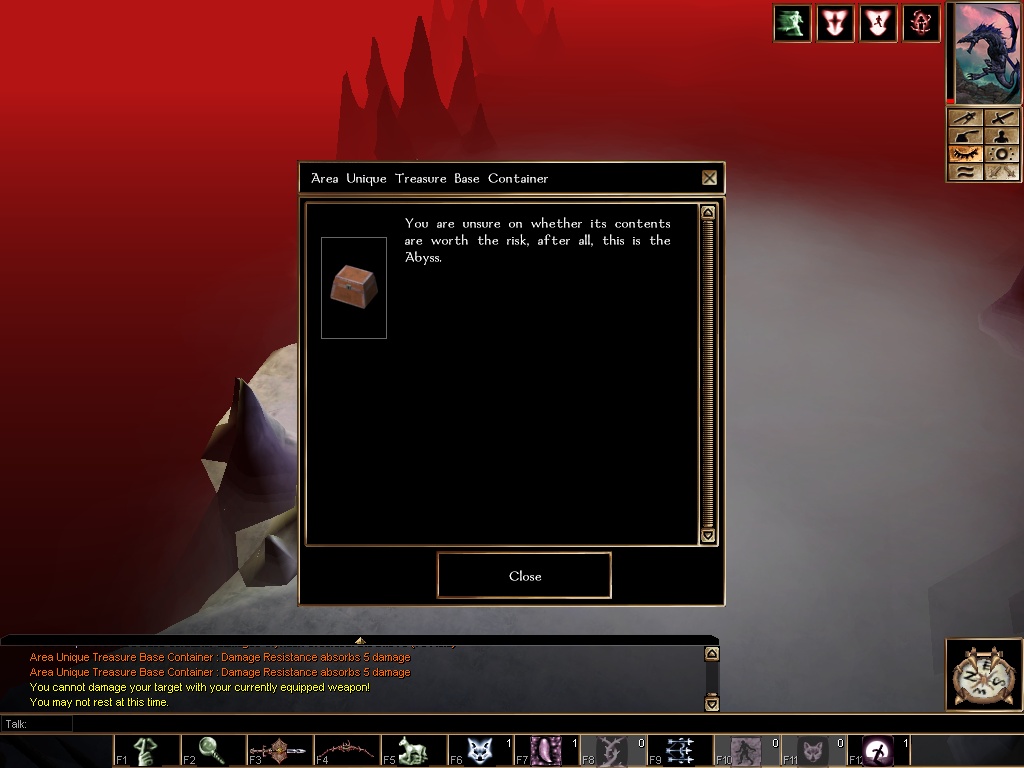
Task: Toggle the closed-eye rest button
Action: 964,154
